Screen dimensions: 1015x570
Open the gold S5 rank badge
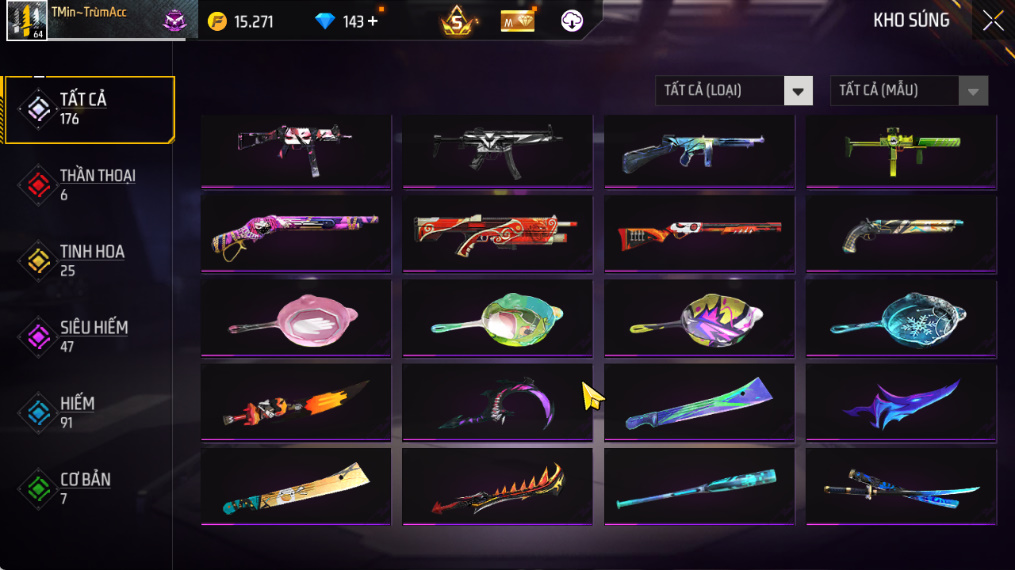(x=457, y=21)
